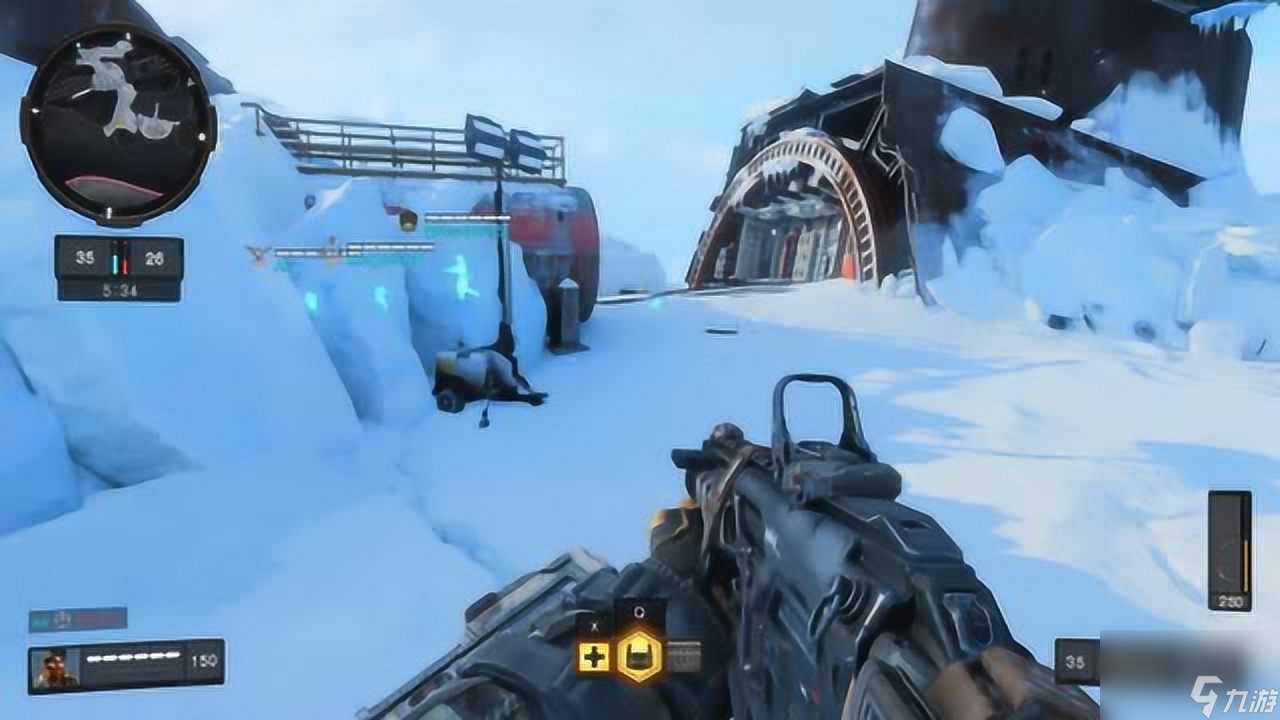Activate the glowing hexagon specialist ability
The width and height of the screenshot is (1280, 720).
click(x=639, y=656)
